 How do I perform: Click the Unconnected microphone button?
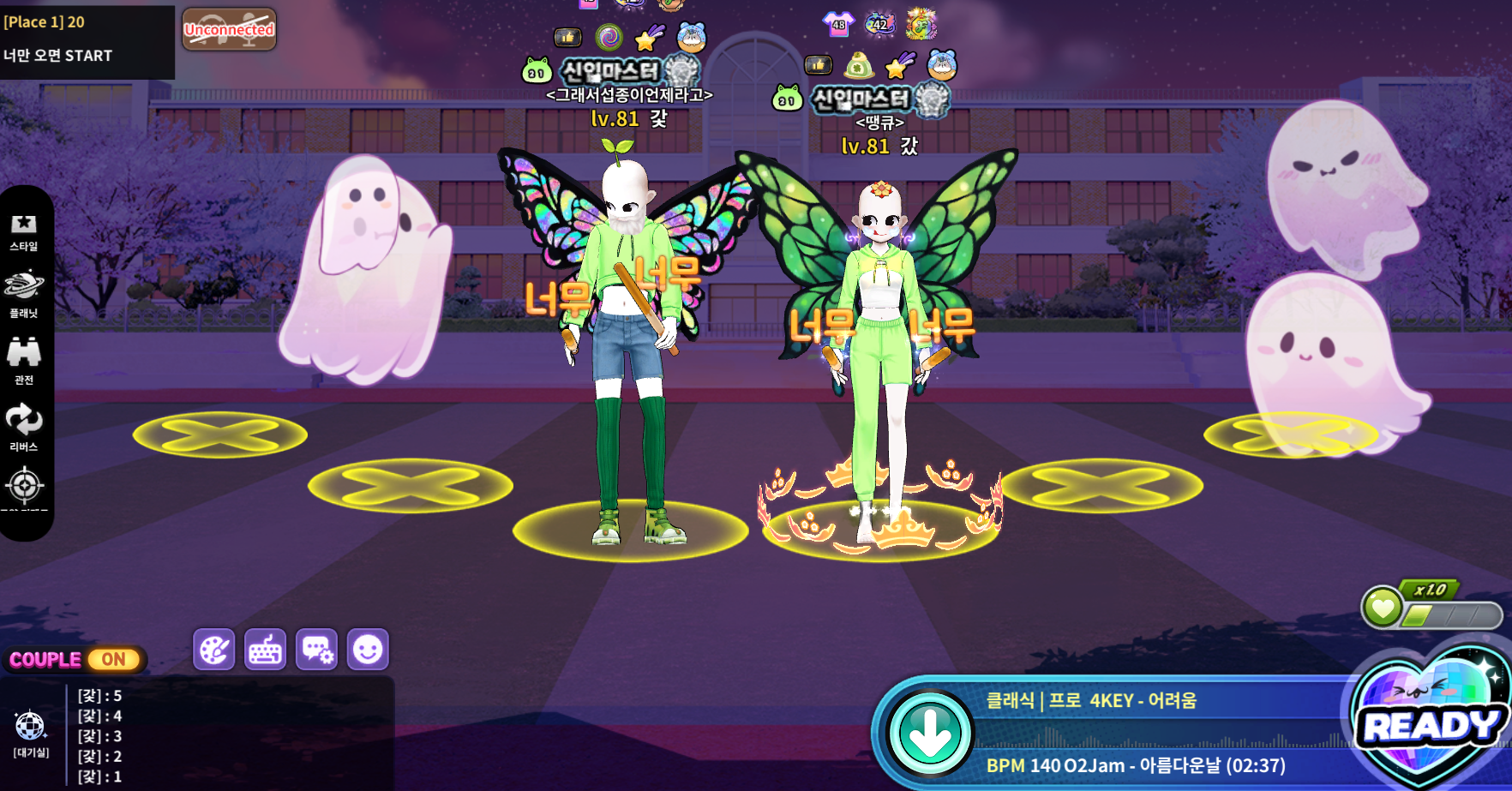229,30
